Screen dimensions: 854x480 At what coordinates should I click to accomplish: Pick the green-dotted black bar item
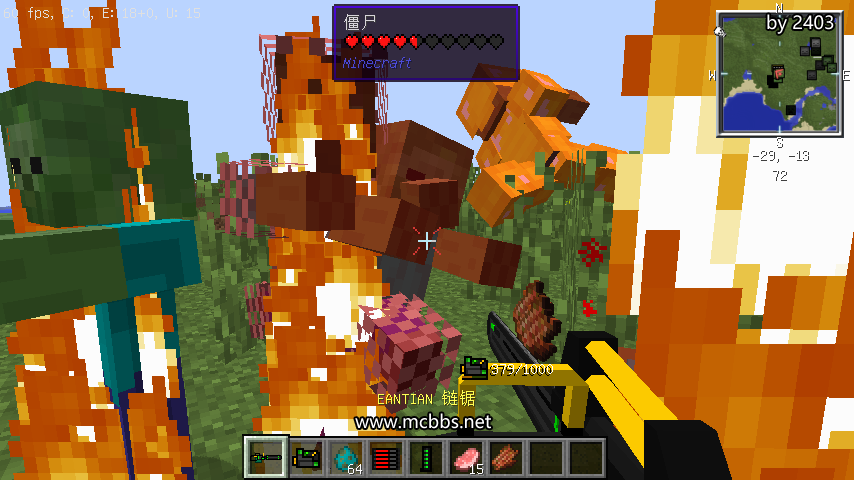click(x=425, y=458)
